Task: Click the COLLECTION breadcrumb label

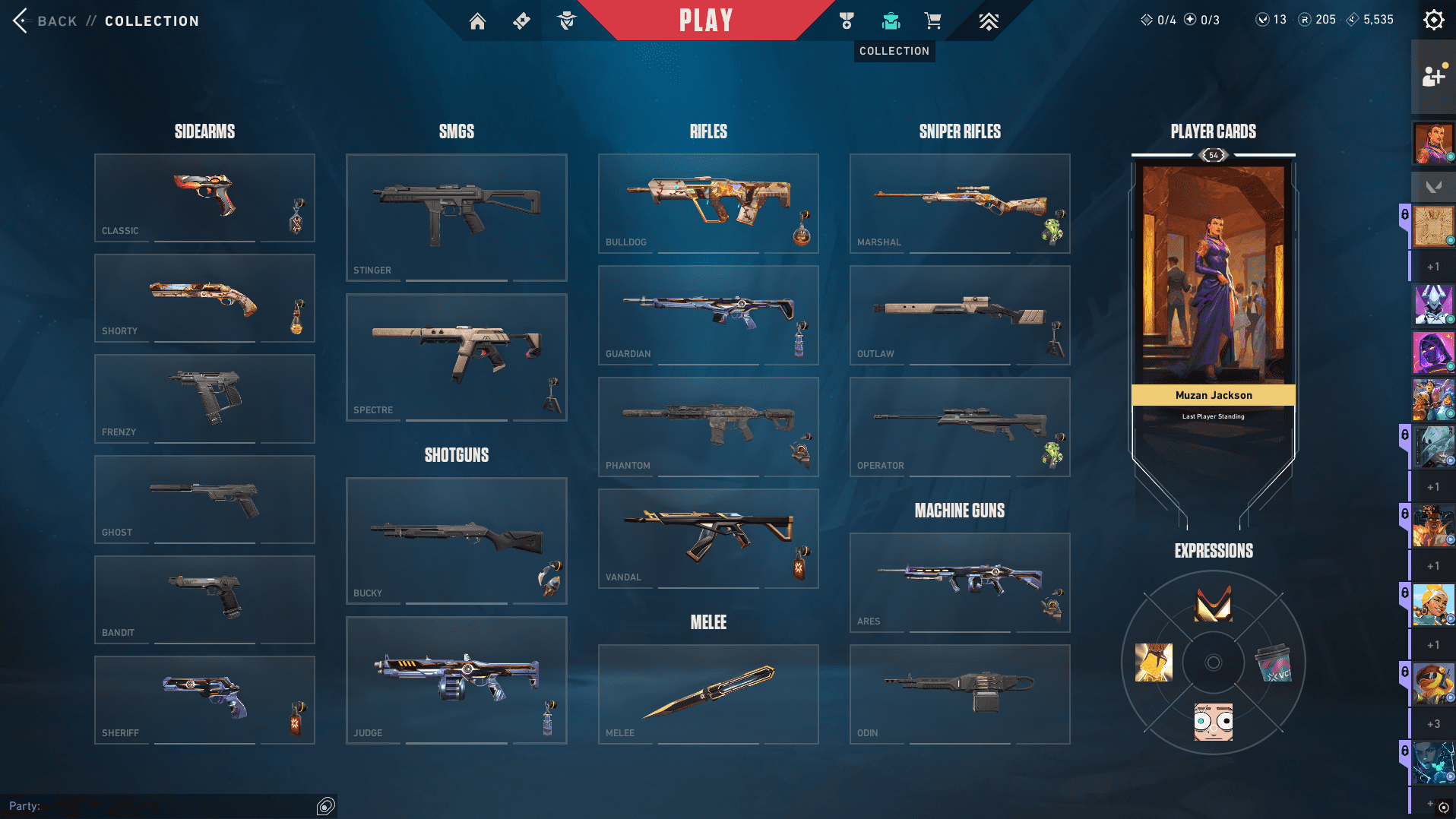Action: (x=150, y=21)
